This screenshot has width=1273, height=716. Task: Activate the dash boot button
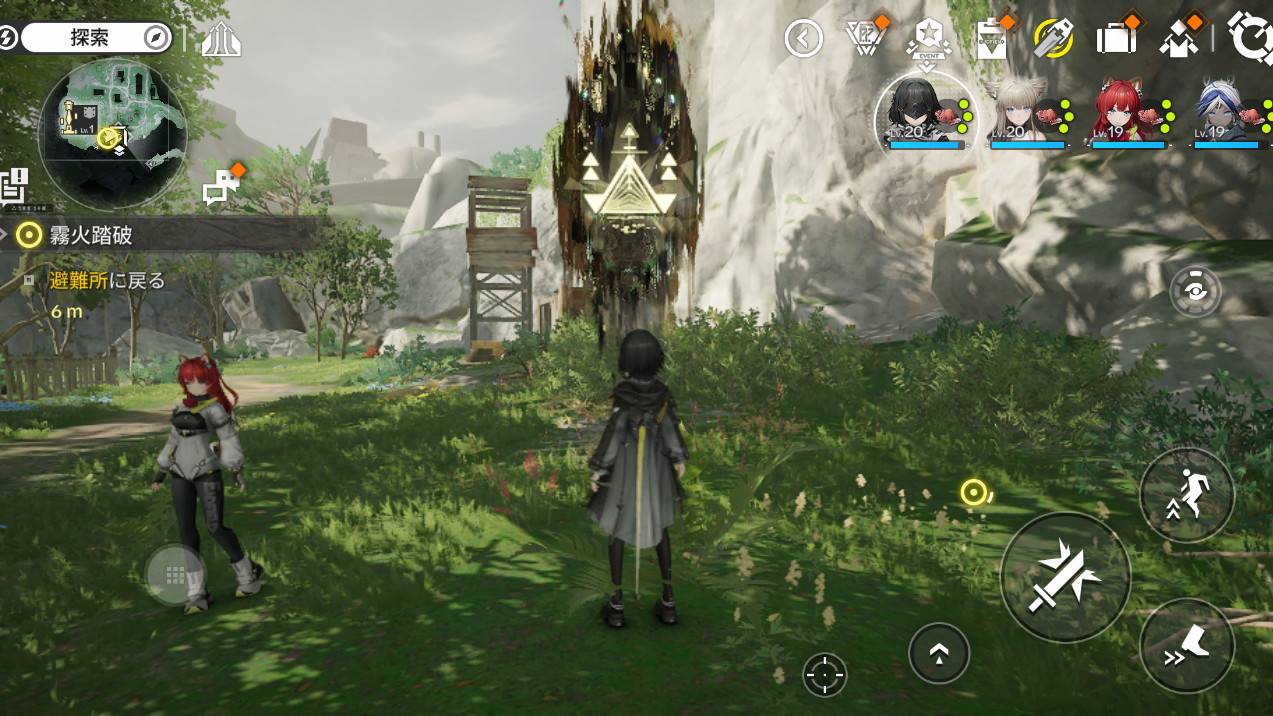1187,646
